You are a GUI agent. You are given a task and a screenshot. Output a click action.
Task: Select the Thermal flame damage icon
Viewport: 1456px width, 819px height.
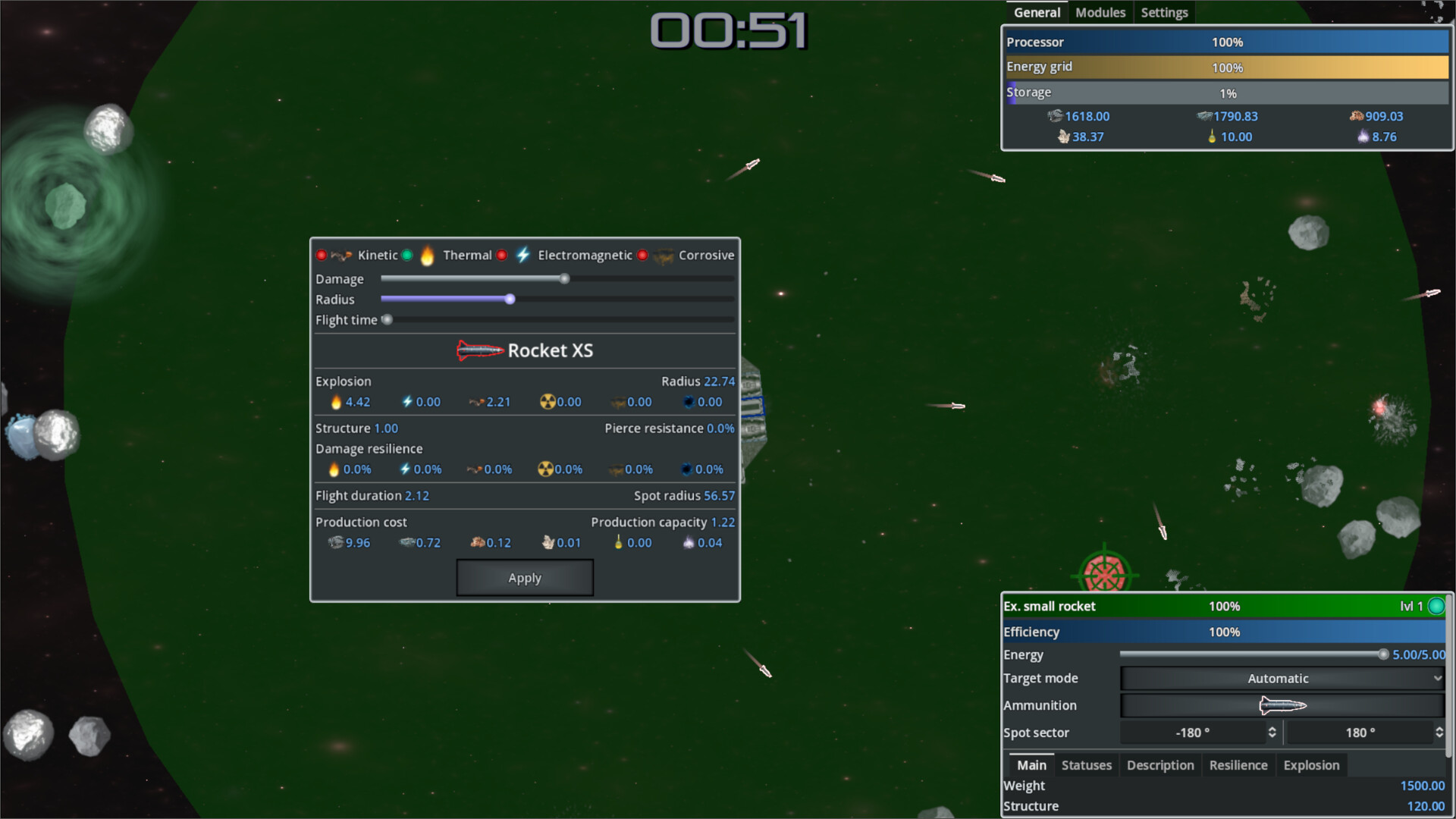point(428,256)
